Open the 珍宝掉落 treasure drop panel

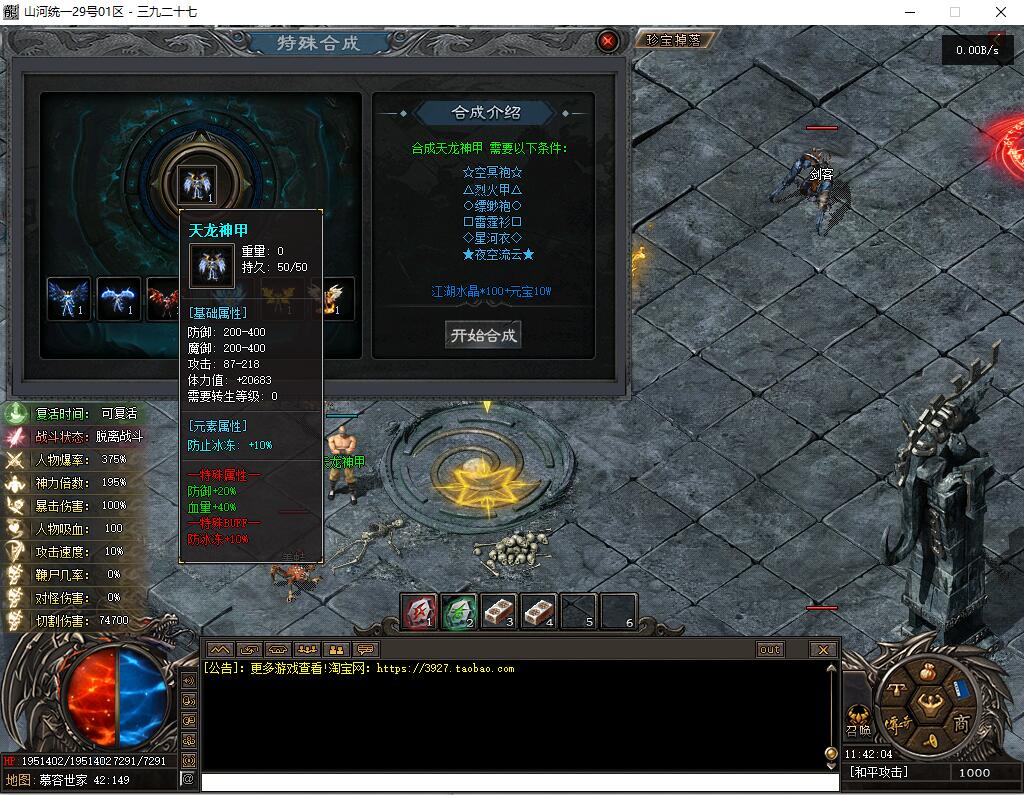[x=680, y=40]
